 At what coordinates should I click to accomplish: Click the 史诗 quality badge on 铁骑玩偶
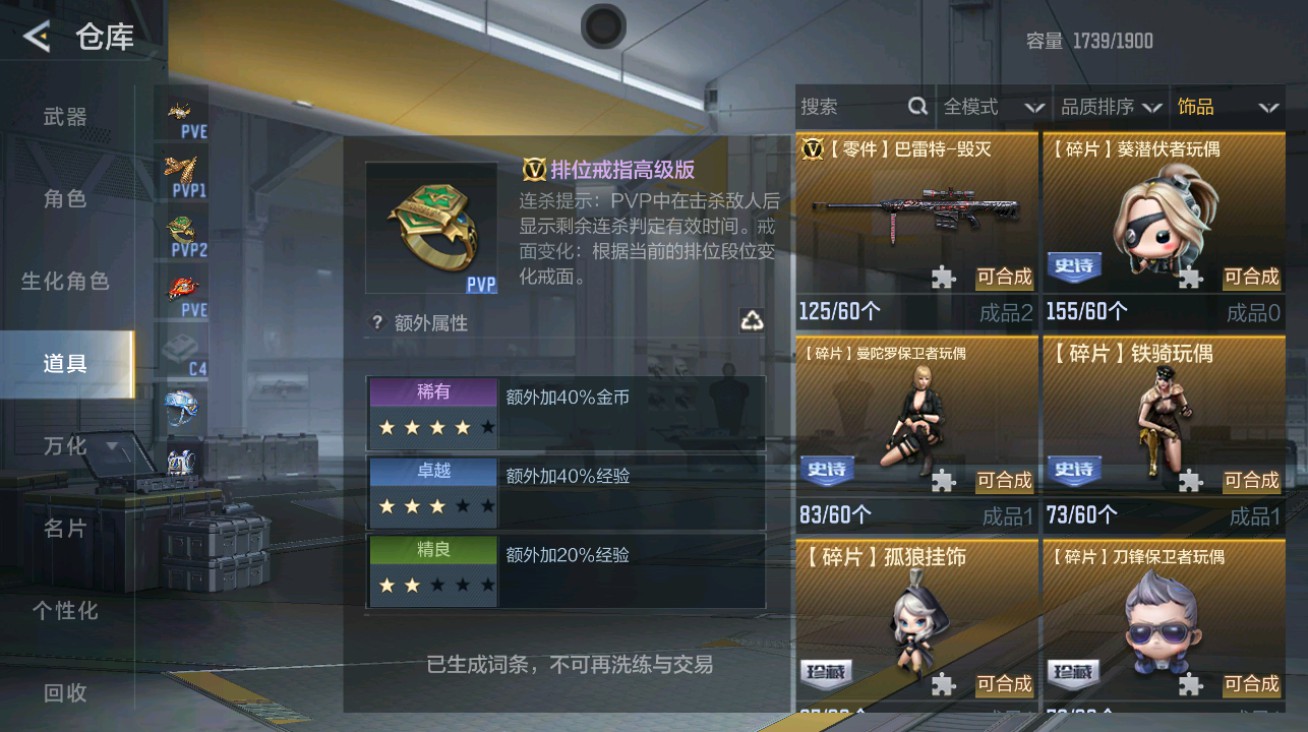1076,470
